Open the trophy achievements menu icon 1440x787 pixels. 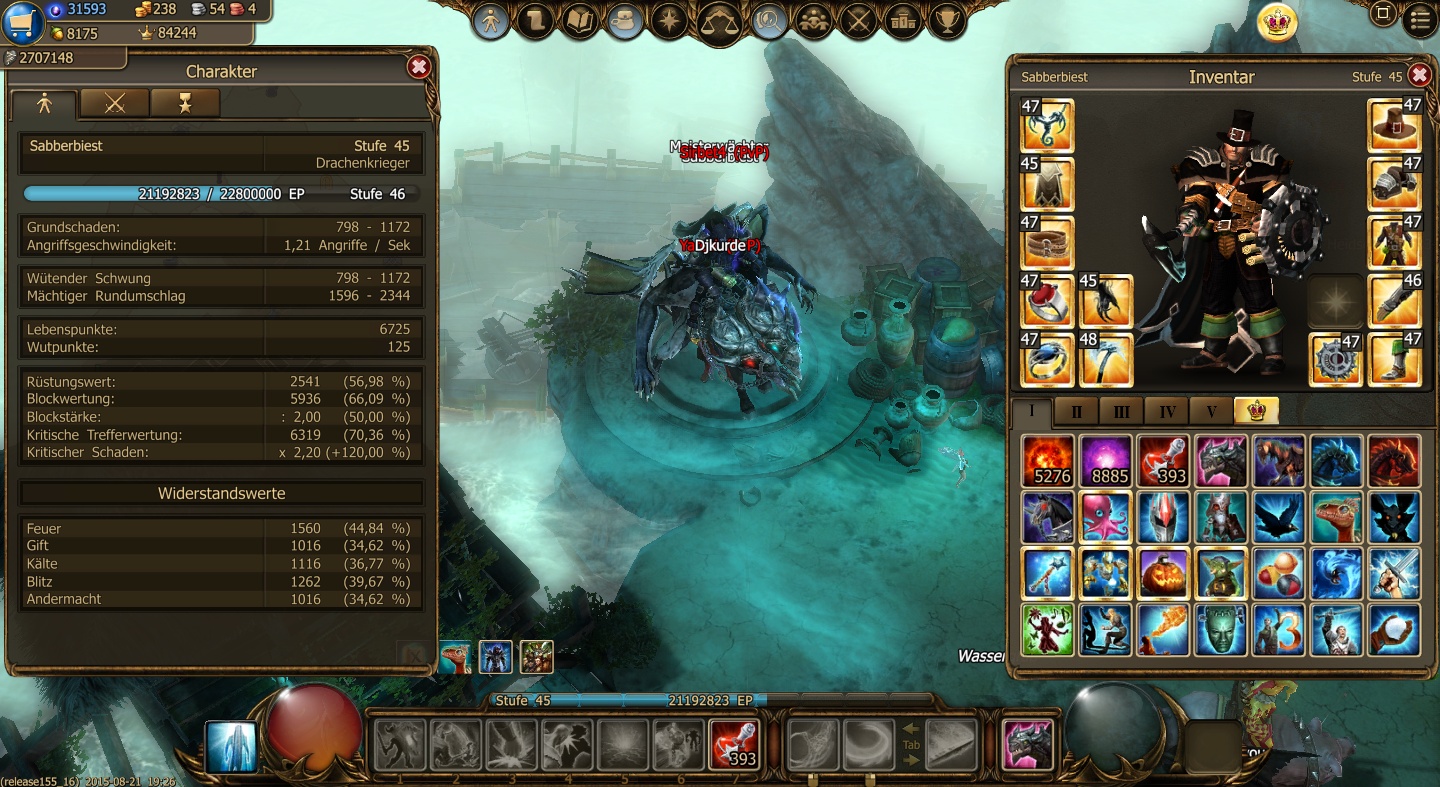(x=946, y=21)
